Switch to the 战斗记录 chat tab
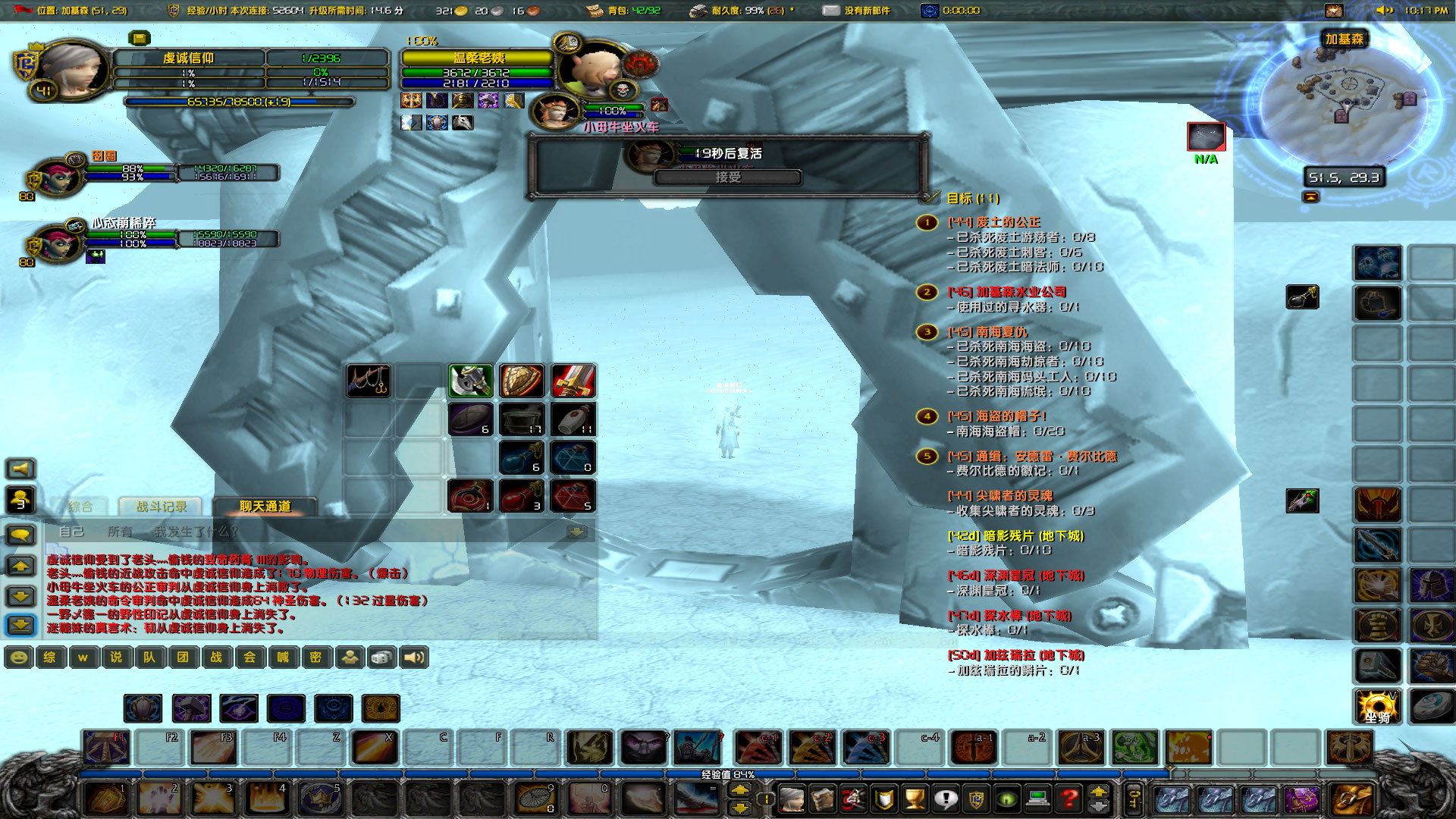 coord(161,507)
